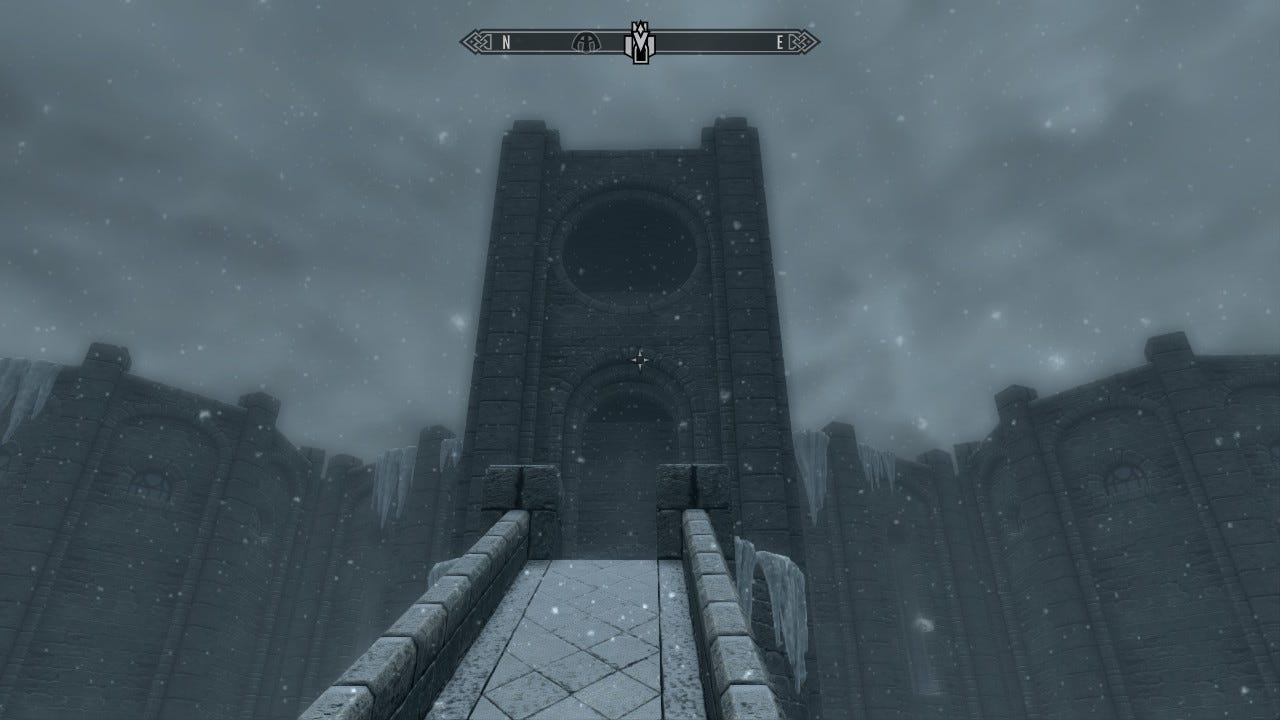
Task: Select the dim helmet-shaped marker on the compass
Action: click(x=584, y=42)
